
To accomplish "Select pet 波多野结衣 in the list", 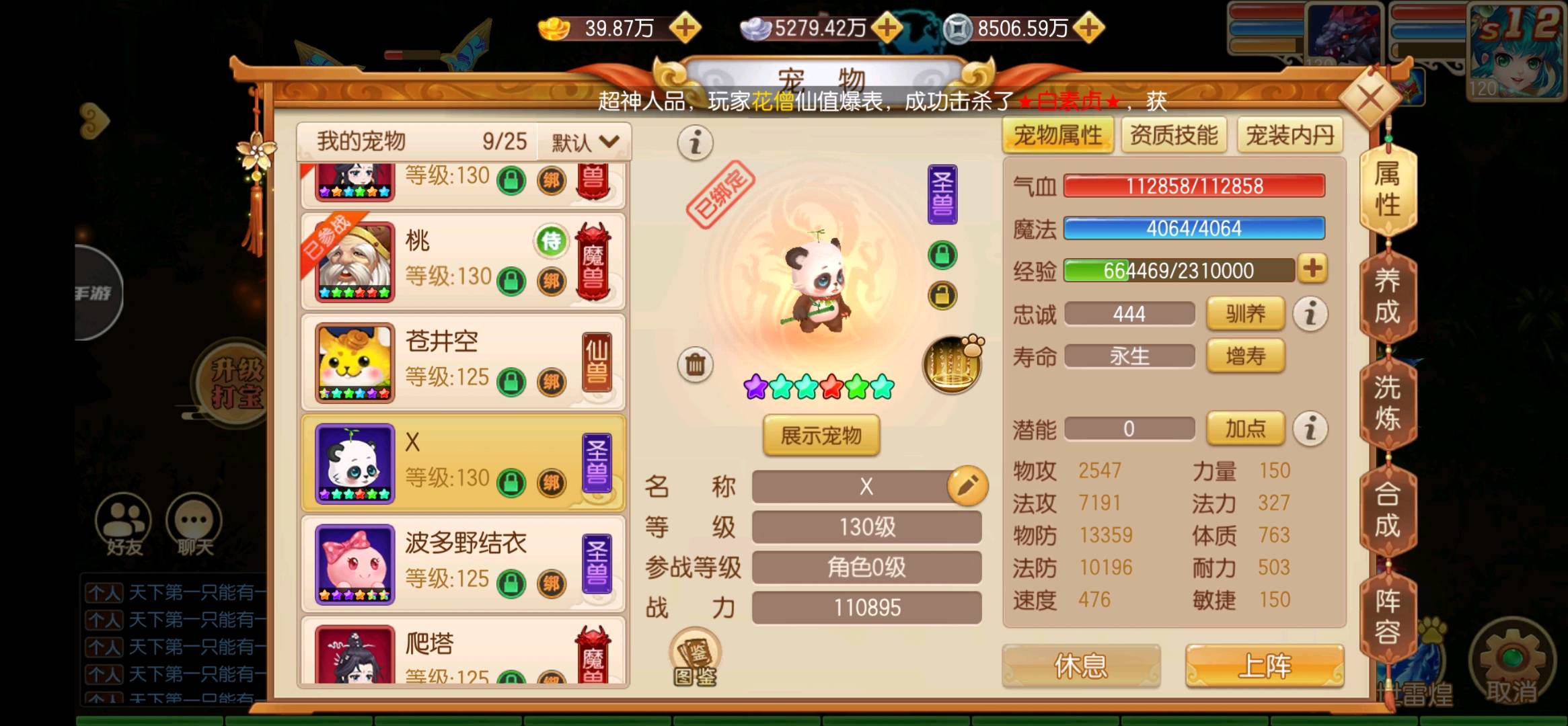I will point(463,564).
